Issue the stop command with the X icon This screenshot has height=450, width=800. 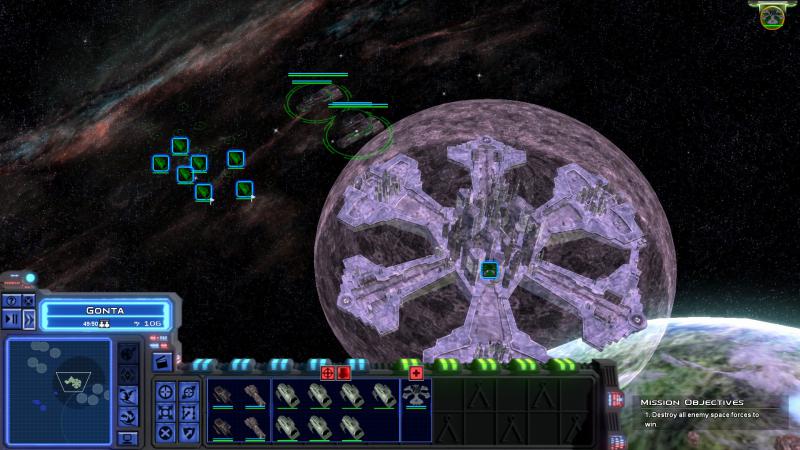[166, 433]
